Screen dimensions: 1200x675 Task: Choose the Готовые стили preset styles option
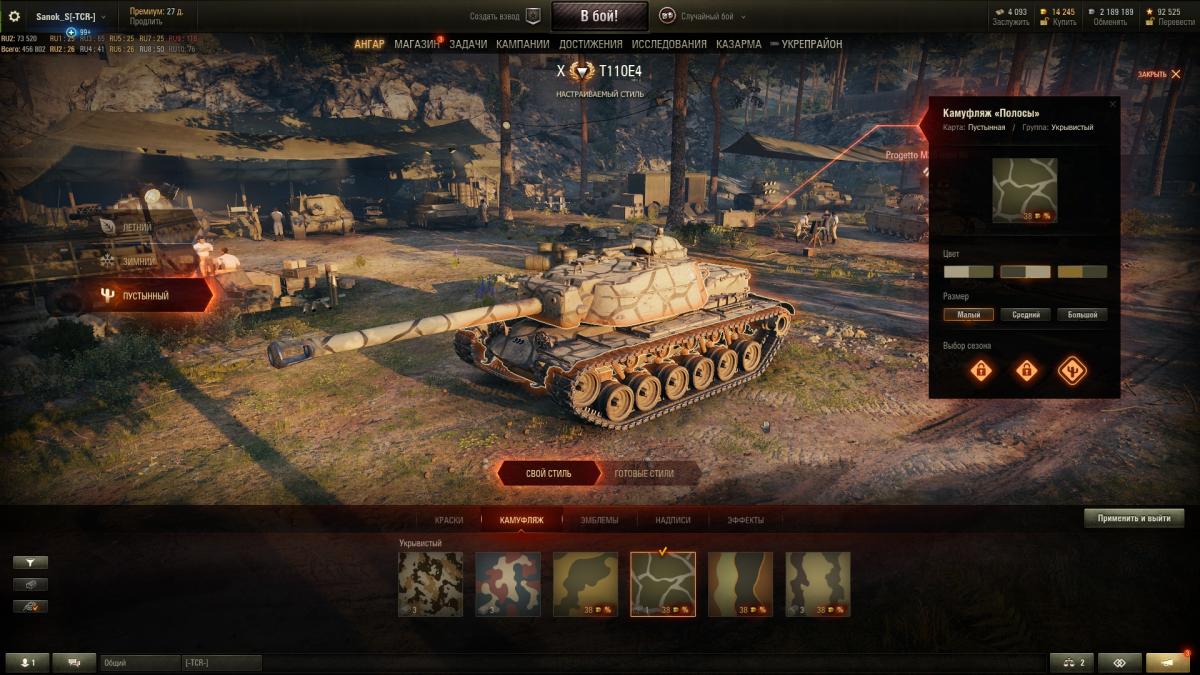[x=643, y=473]
